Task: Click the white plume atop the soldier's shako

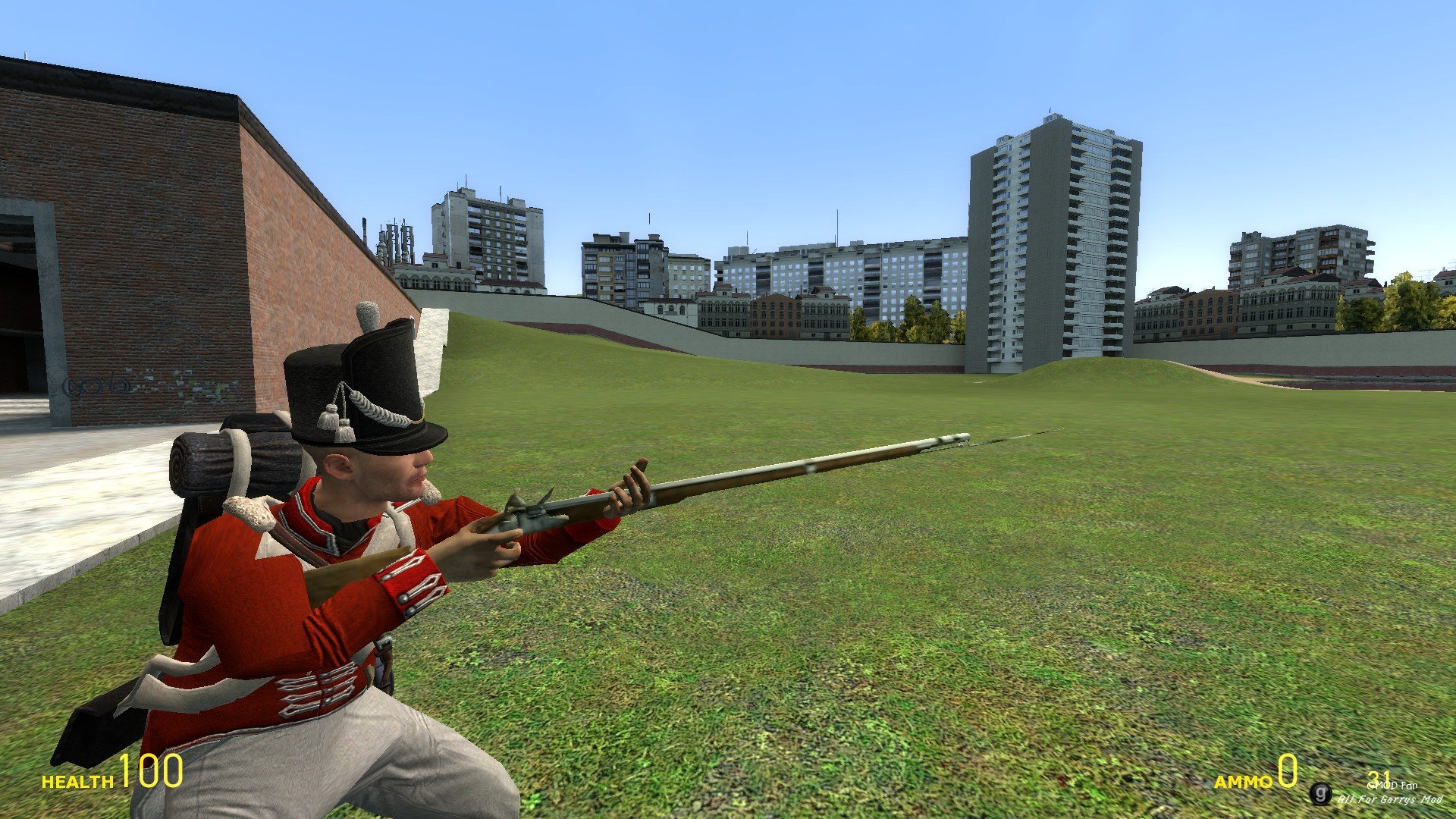Action: click(x=366, y=315)
